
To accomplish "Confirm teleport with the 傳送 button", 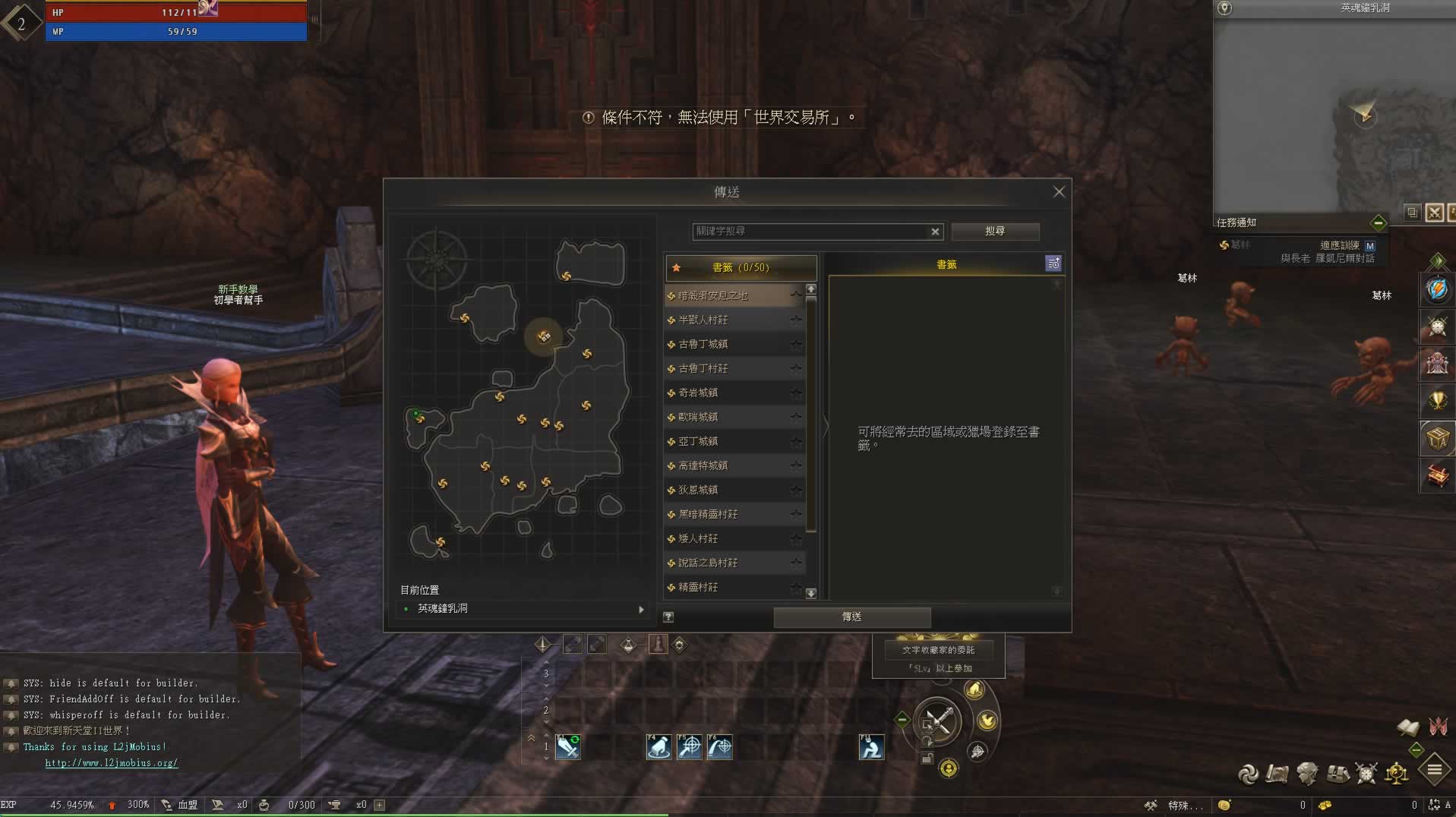I will click(851, 617).
